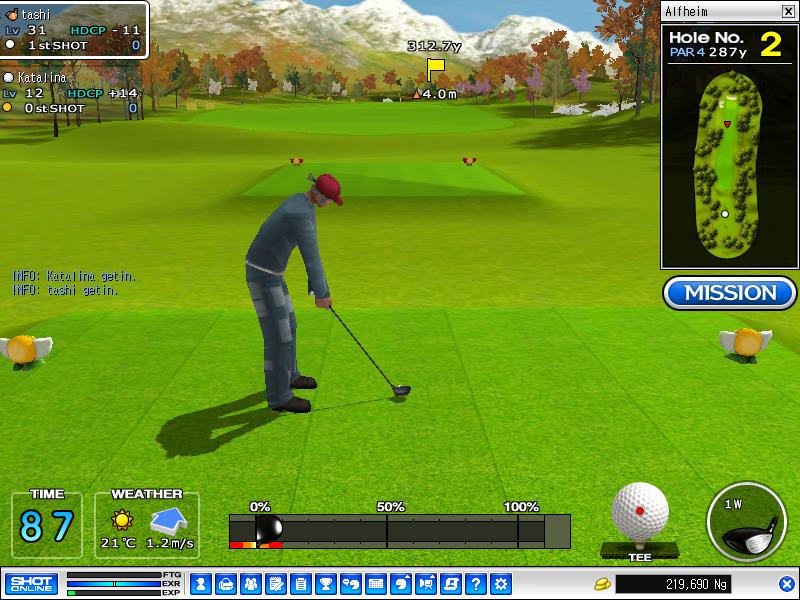The height and width of the screenshot is (600, 800).
Task: Select the 1W driver club icon
Action: (x=744, y=522)
